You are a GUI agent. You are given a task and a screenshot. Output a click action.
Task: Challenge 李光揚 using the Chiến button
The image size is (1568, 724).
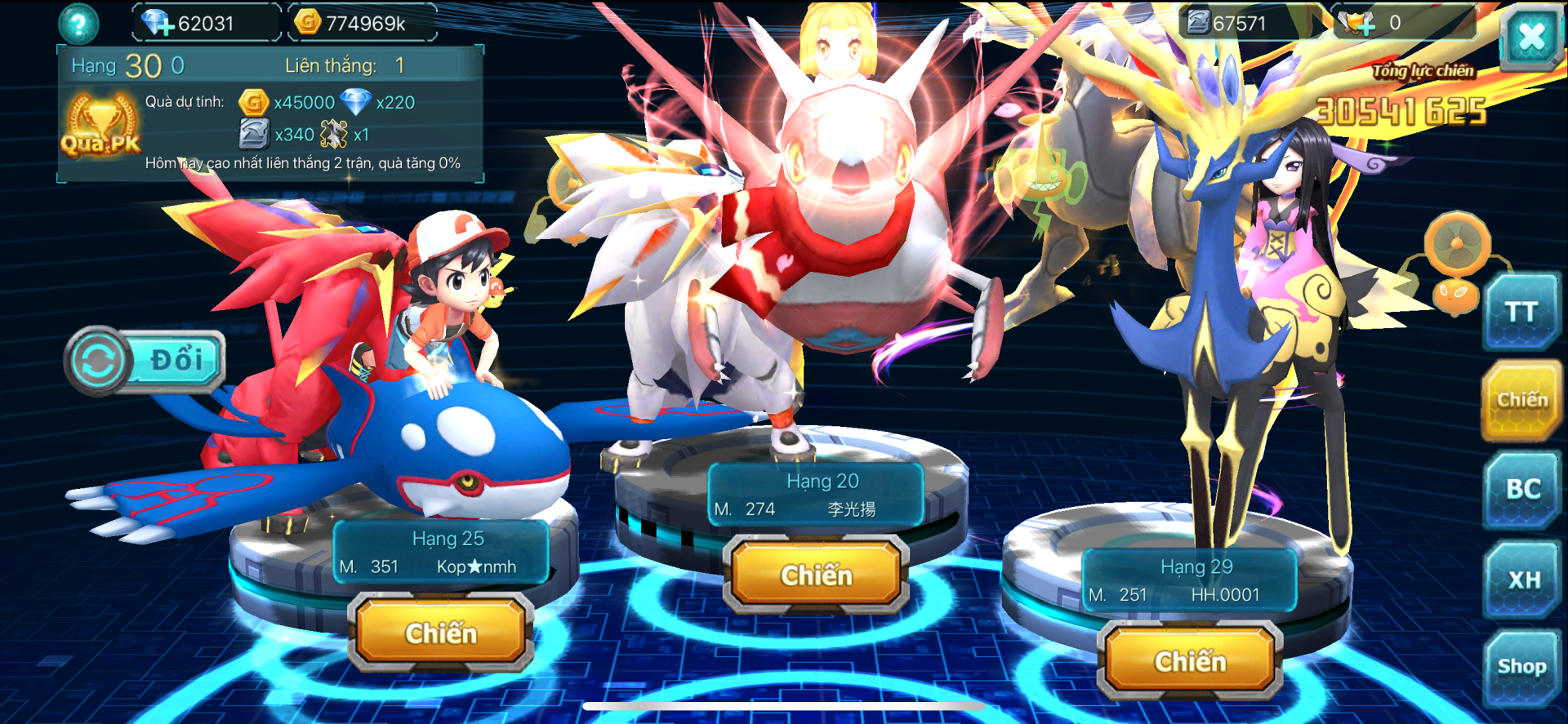(x=816, y=575)
